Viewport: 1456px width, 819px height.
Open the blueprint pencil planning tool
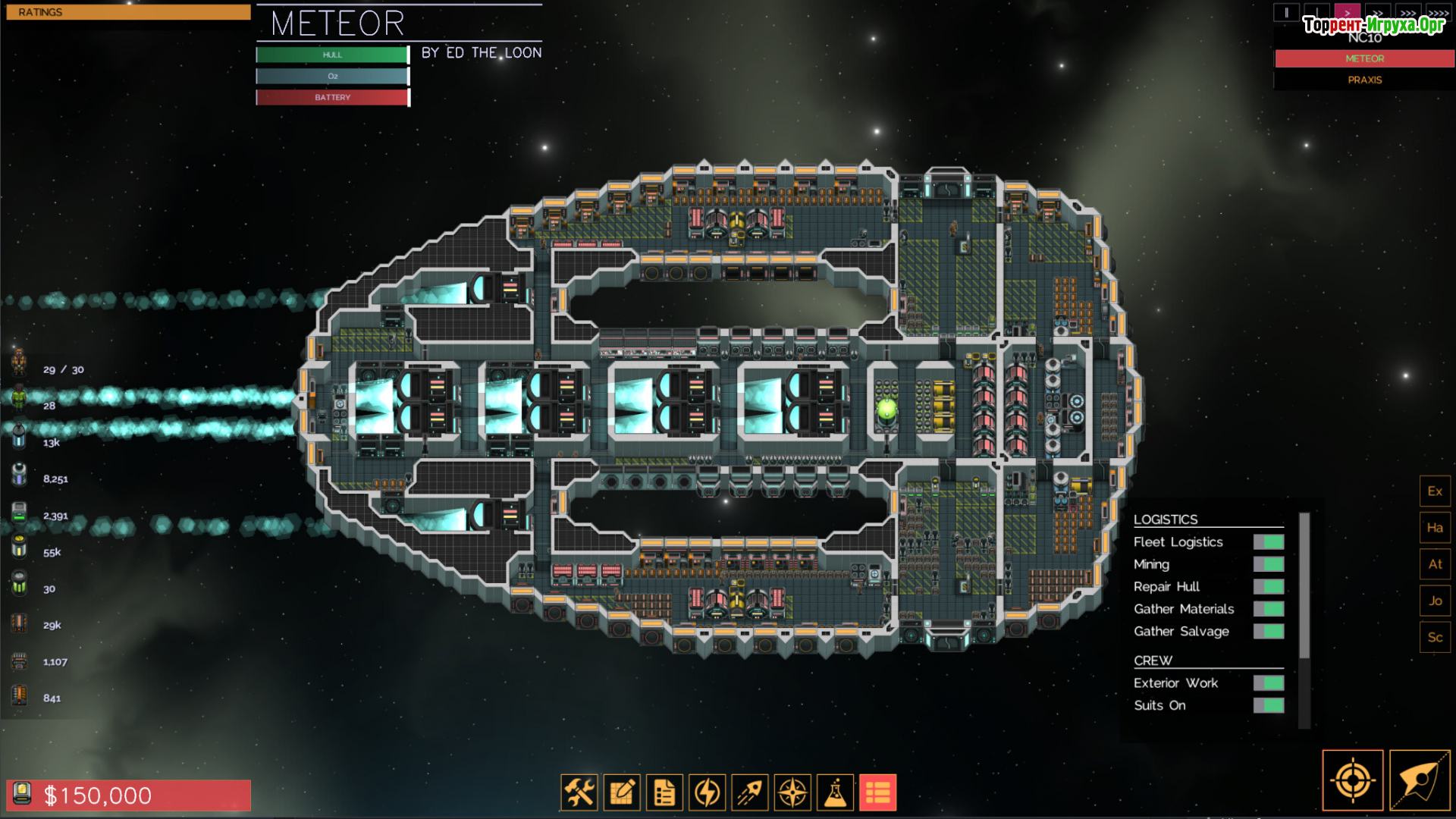point(622,793)
